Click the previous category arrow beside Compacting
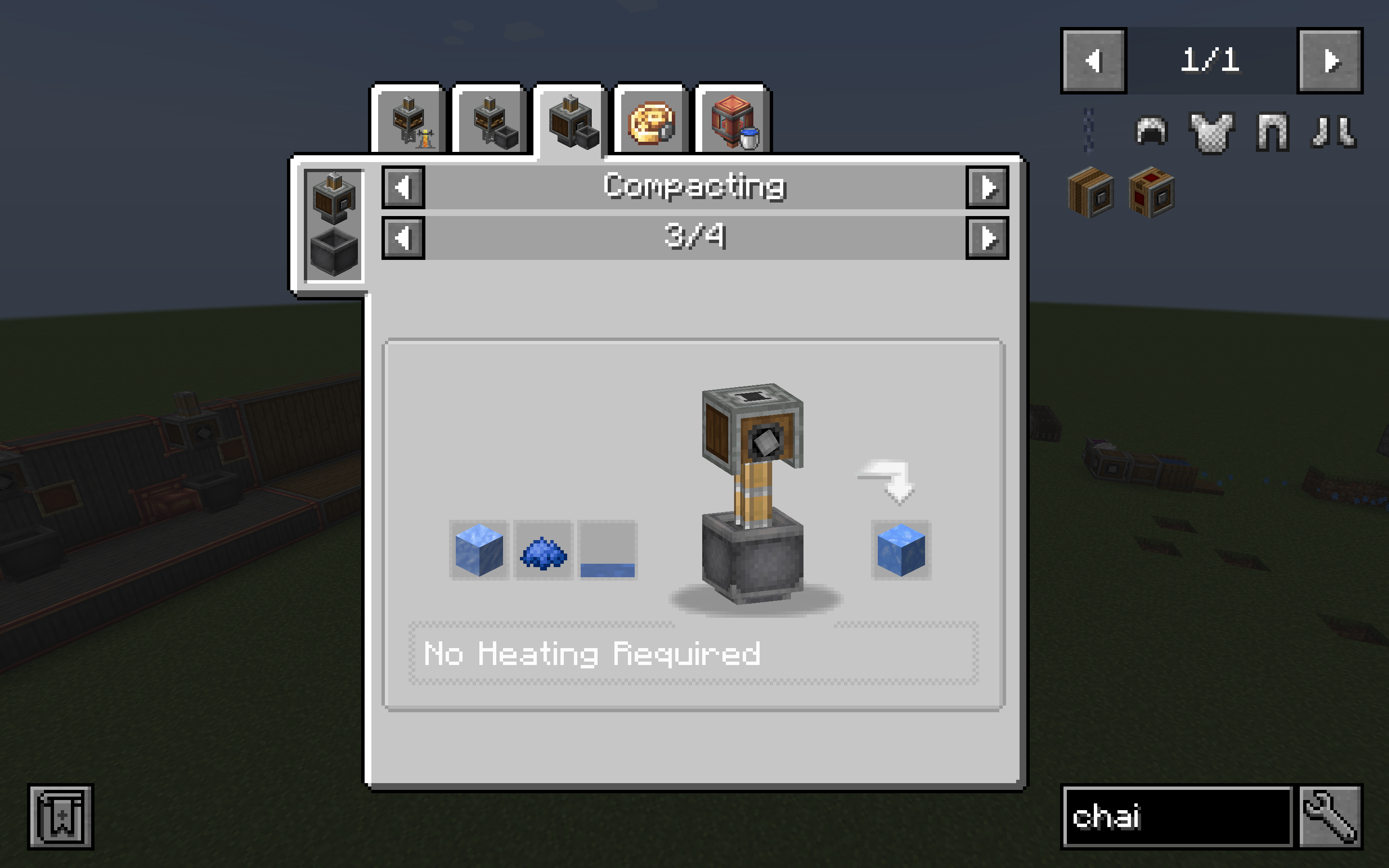 tap(404, 187)
